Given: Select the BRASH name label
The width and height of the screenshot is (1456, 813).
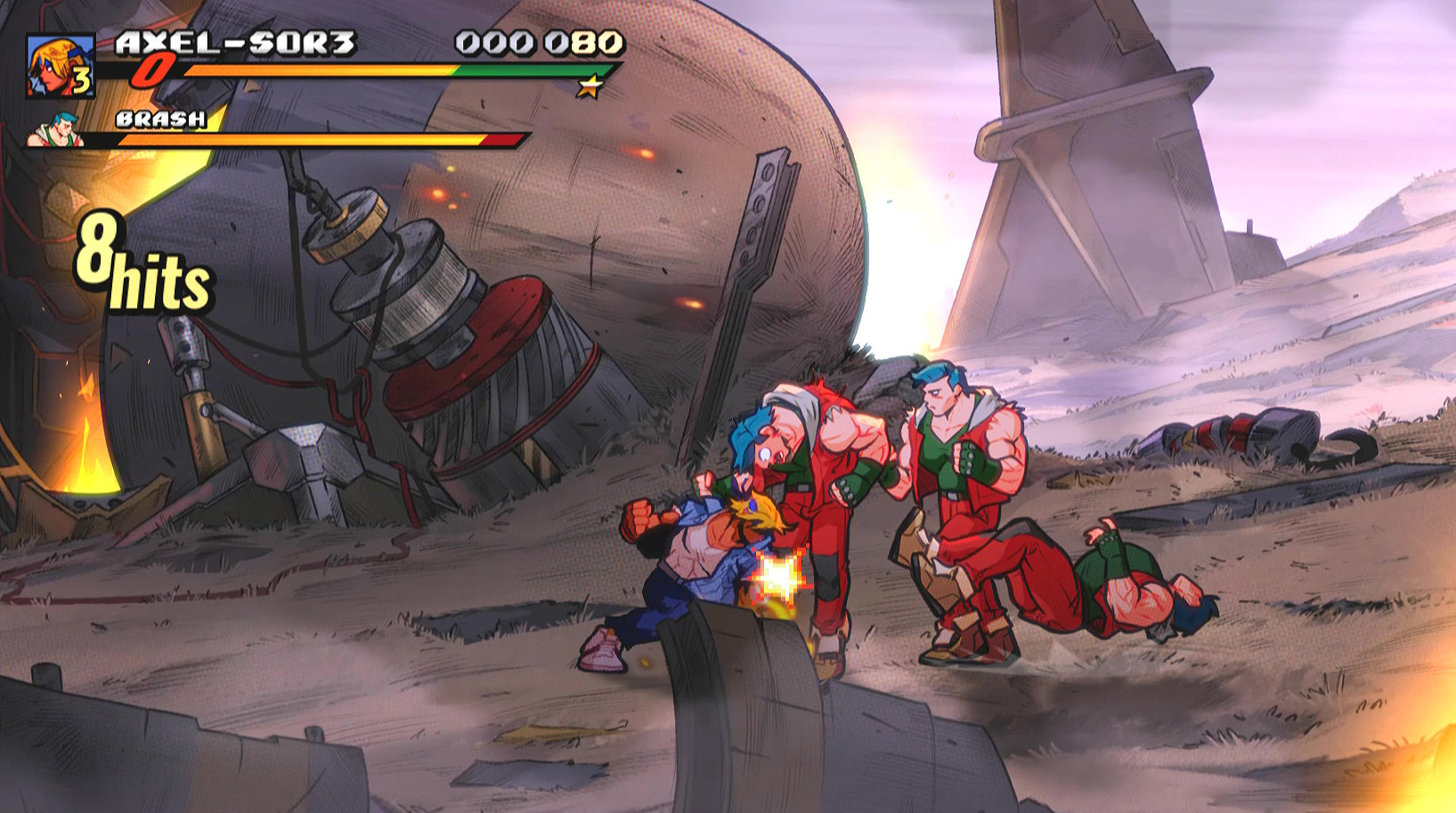Looking at the screenshot, I should point(163,117).
